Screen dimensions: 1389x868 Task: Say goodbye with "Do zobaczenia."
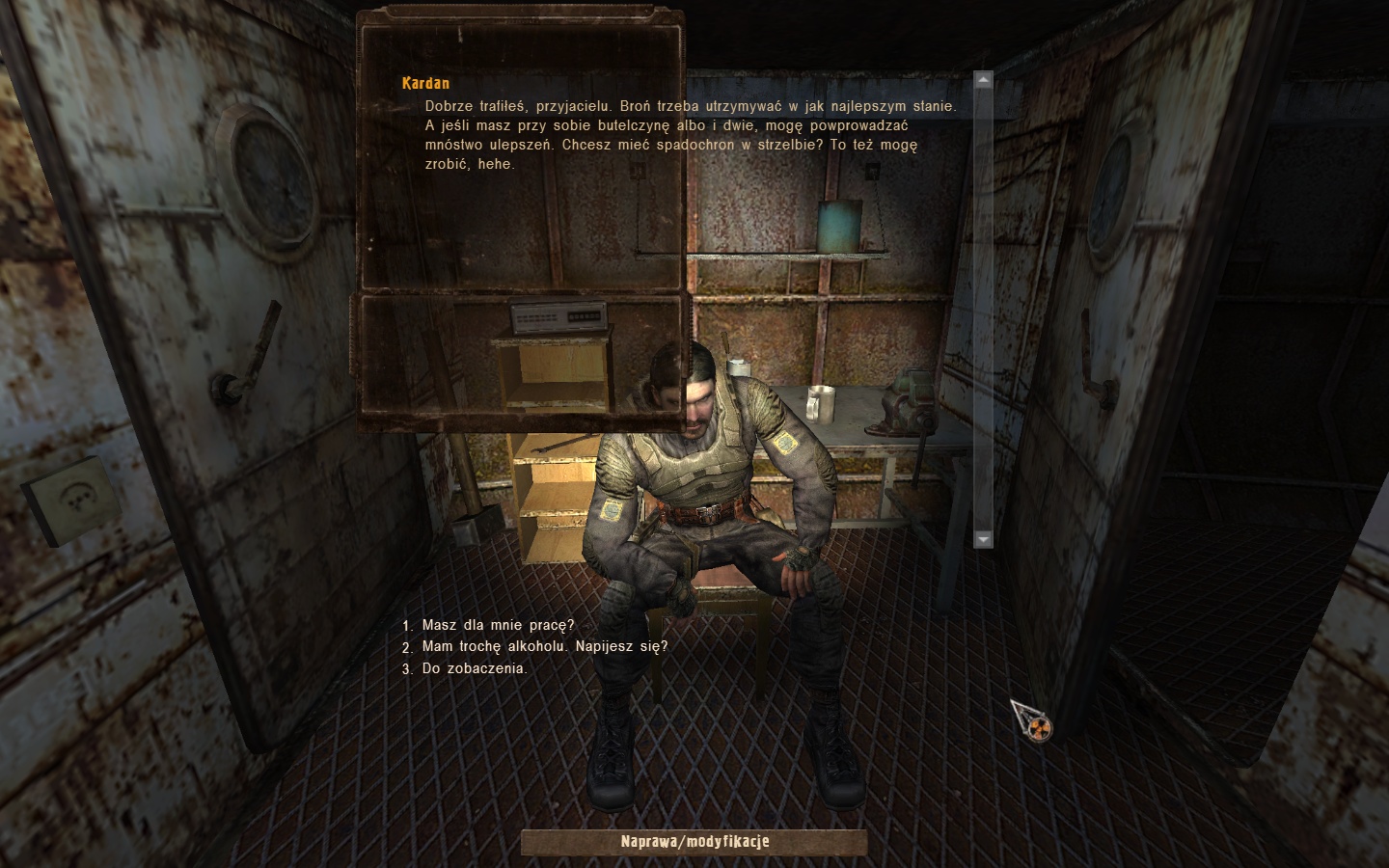coord(474,667)
